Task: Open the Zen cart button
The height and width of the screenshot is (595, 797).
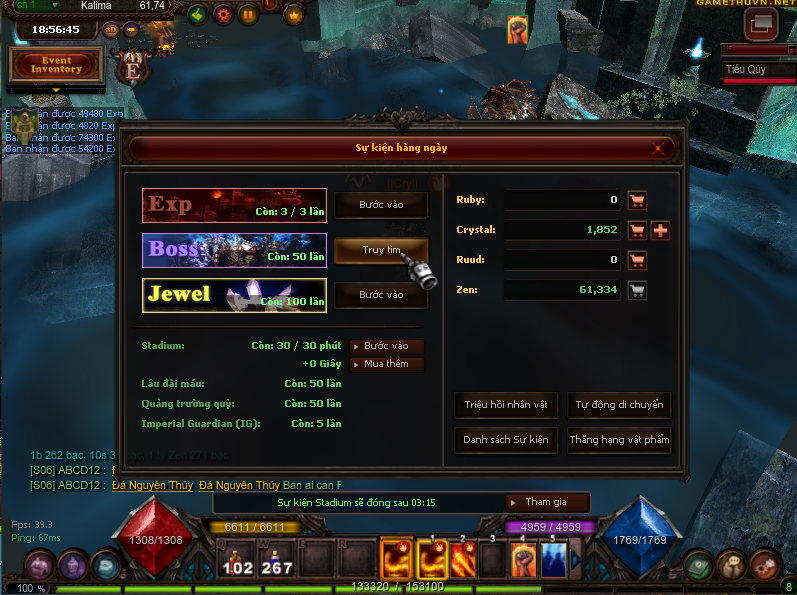Action: [x=637, y=291]
